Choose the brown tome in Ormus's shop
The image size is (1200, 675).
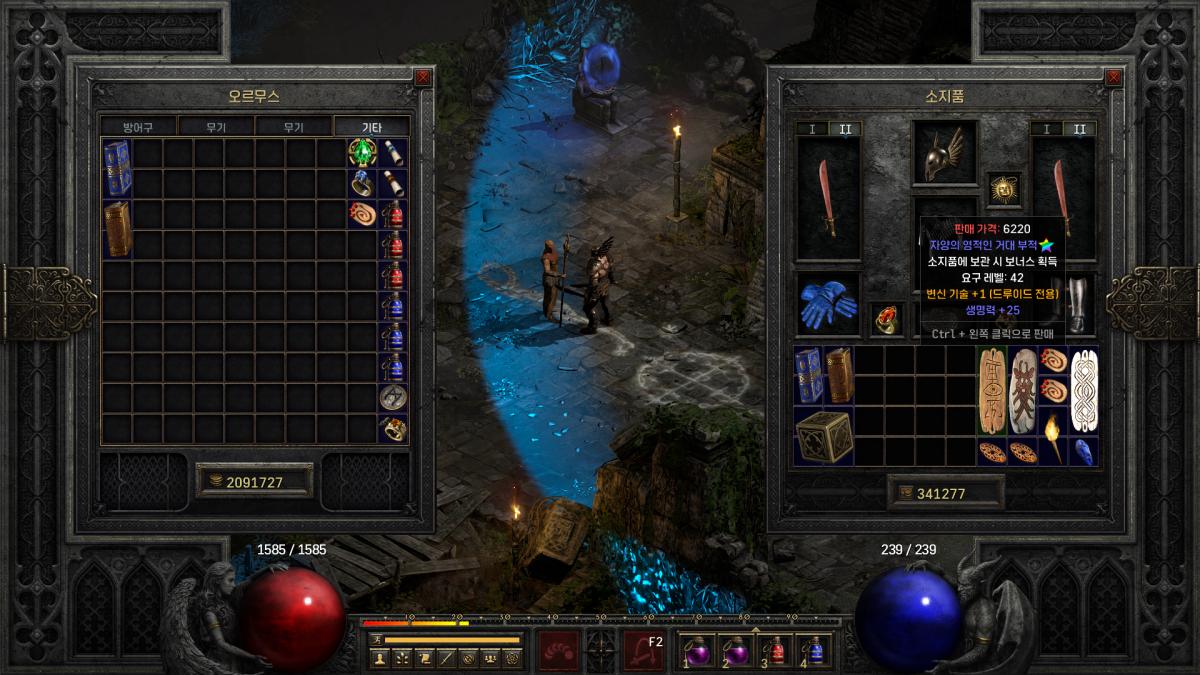(x=117, y=229)
